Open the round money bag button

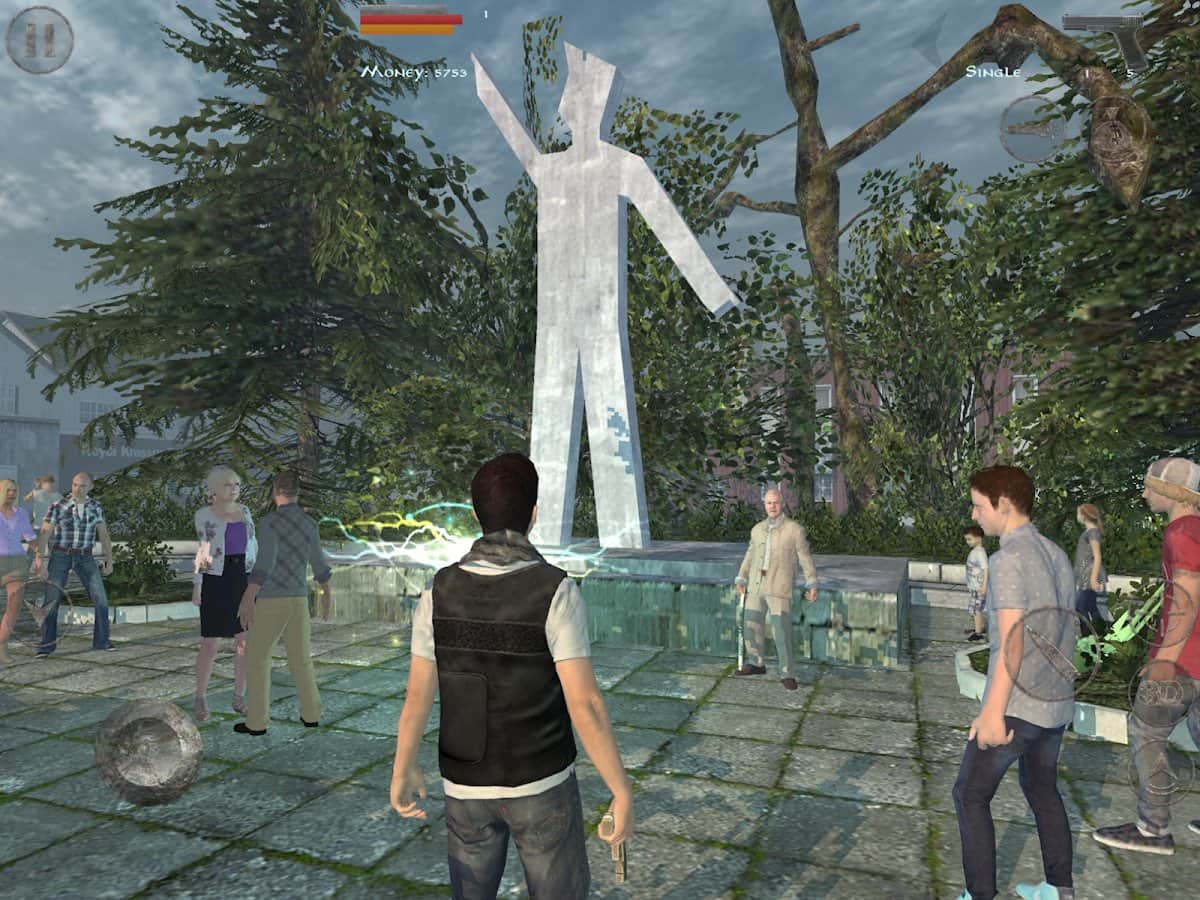tap(1119, 135)
